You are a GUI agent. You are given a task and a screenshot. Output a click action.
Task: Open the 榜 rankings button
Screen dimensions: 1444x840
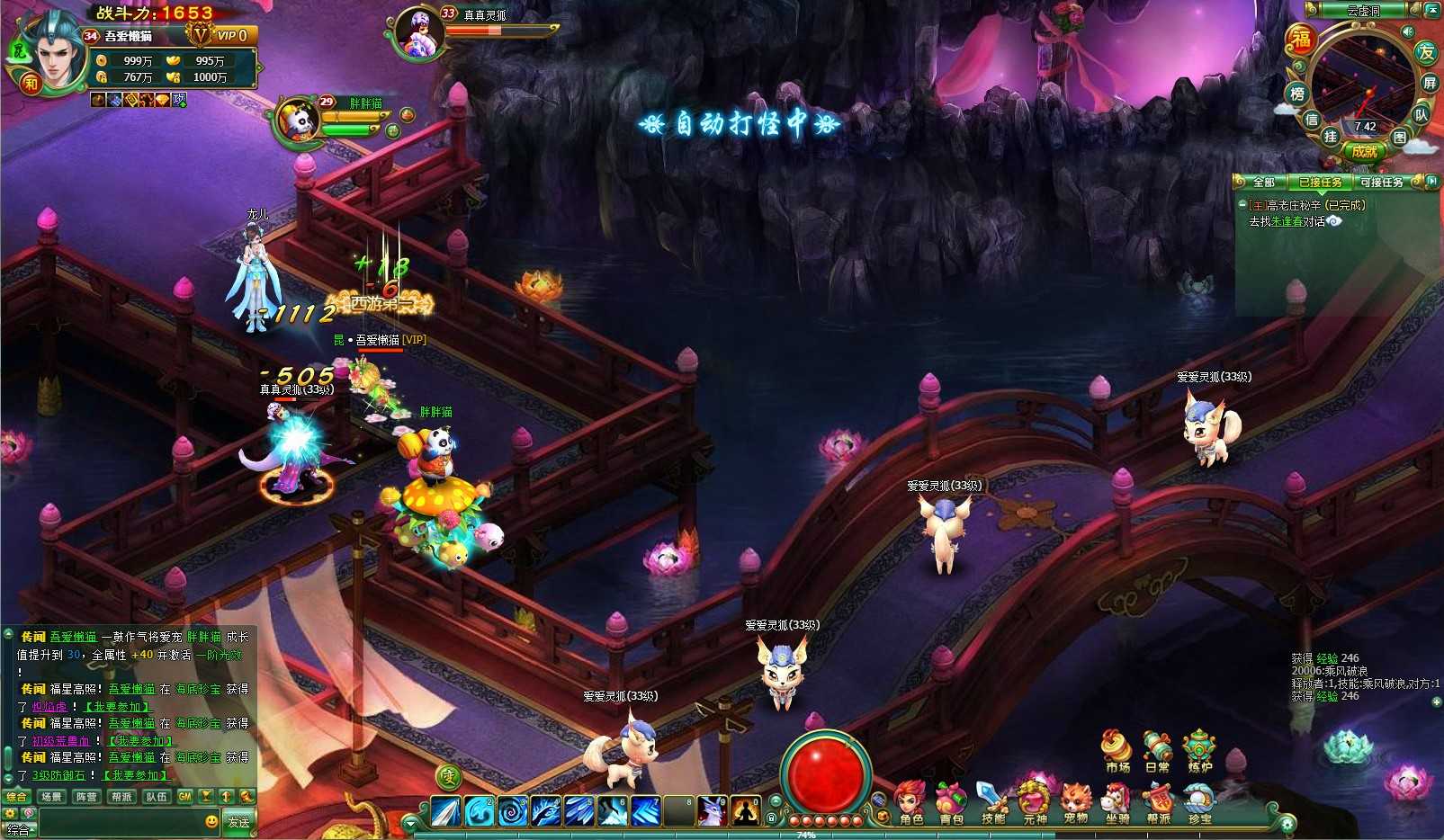tap(1297, 94)
